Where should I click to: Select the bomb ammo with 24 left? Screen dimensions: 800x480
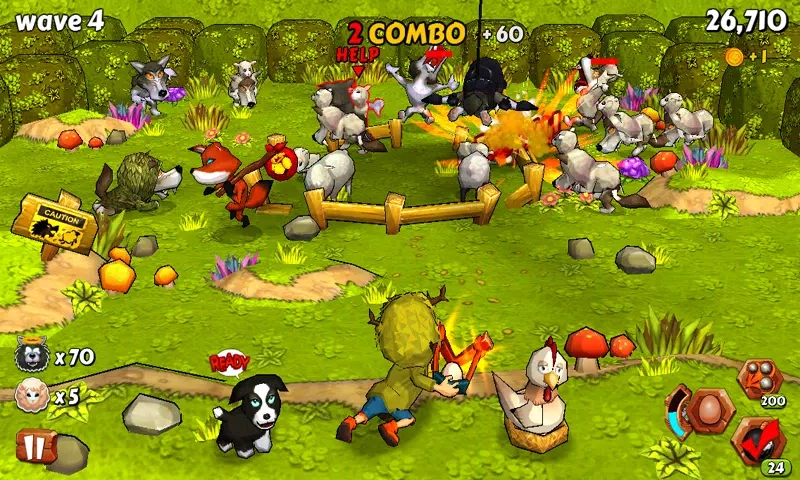pos(758,439)
